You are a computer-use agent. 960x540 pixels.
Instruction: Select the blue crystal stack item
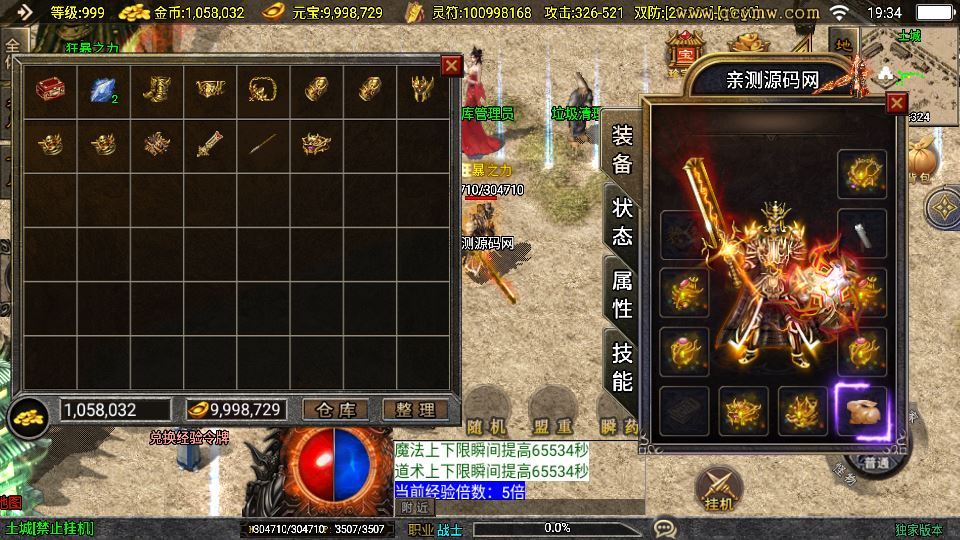(x=103, y=92)
